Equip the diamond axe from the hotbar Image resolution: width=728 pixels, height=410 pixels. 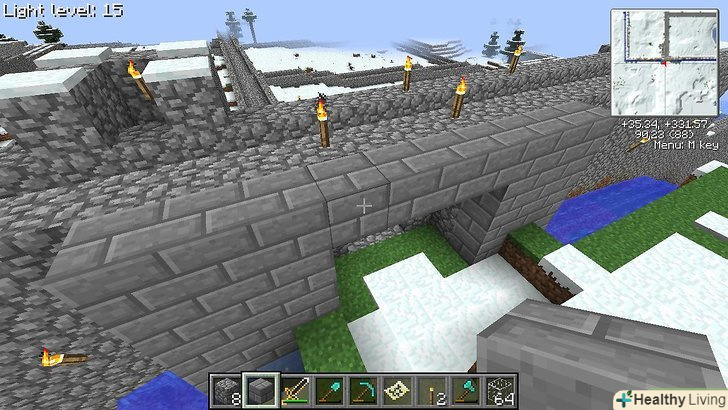point(466,389)
